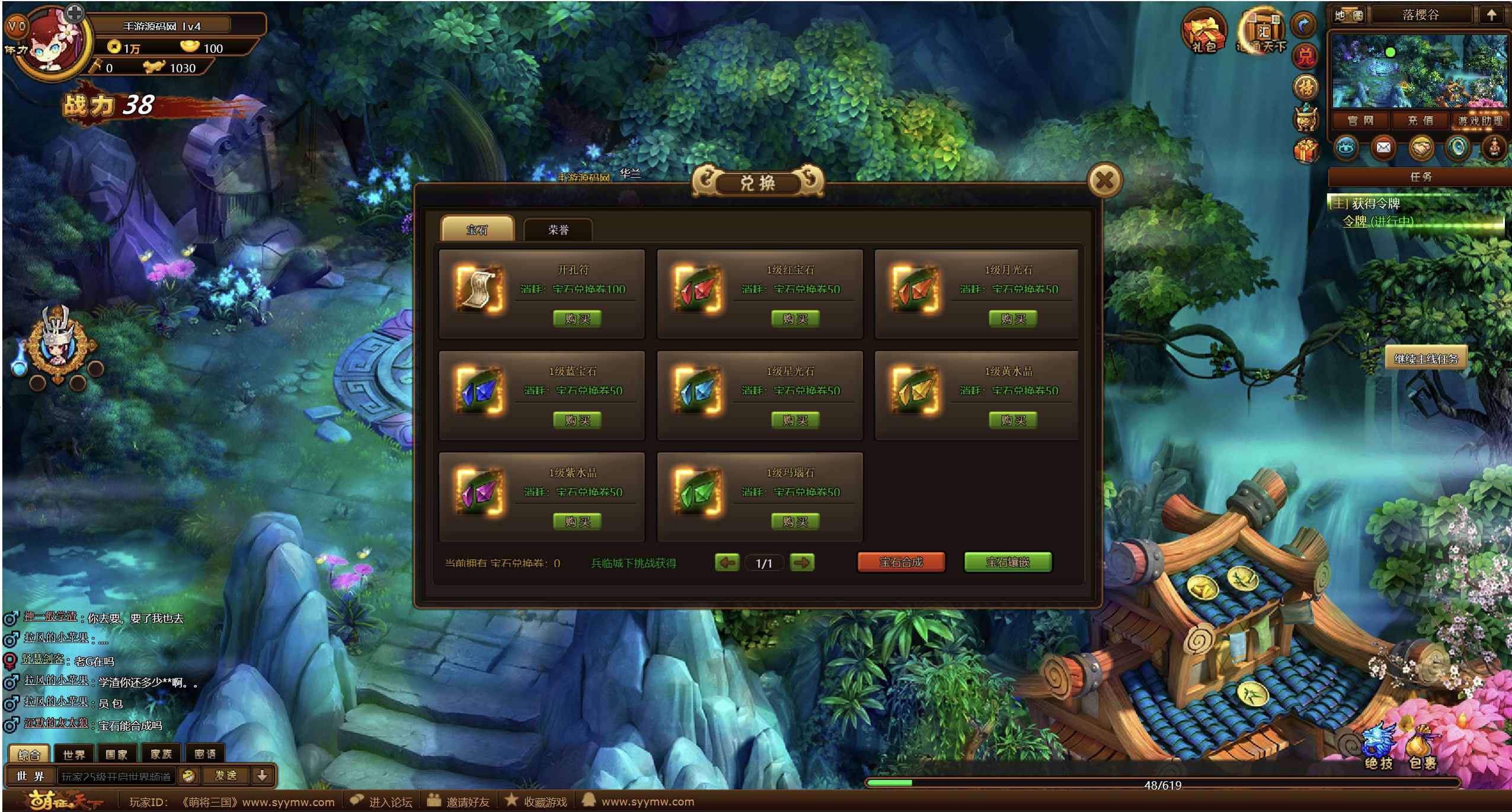The width and height of the screenshot is (1512, 812).
Task: Buy the 开孔符 item
Action: click(577, 319)
